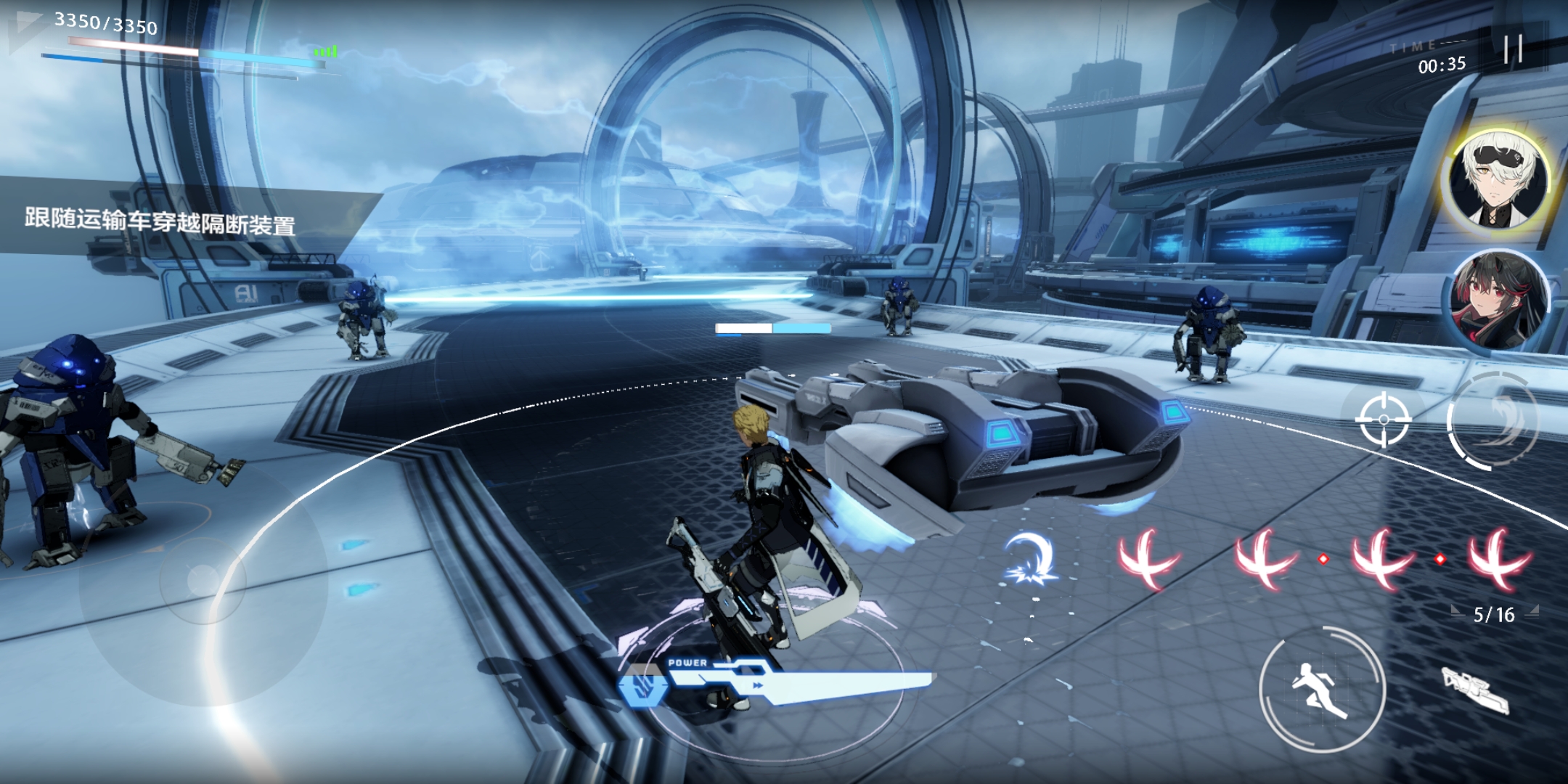Tap the crosshair target lock button
Image resolution: width=1568 pixels, height=784 pixels.
pos(1383,419)
